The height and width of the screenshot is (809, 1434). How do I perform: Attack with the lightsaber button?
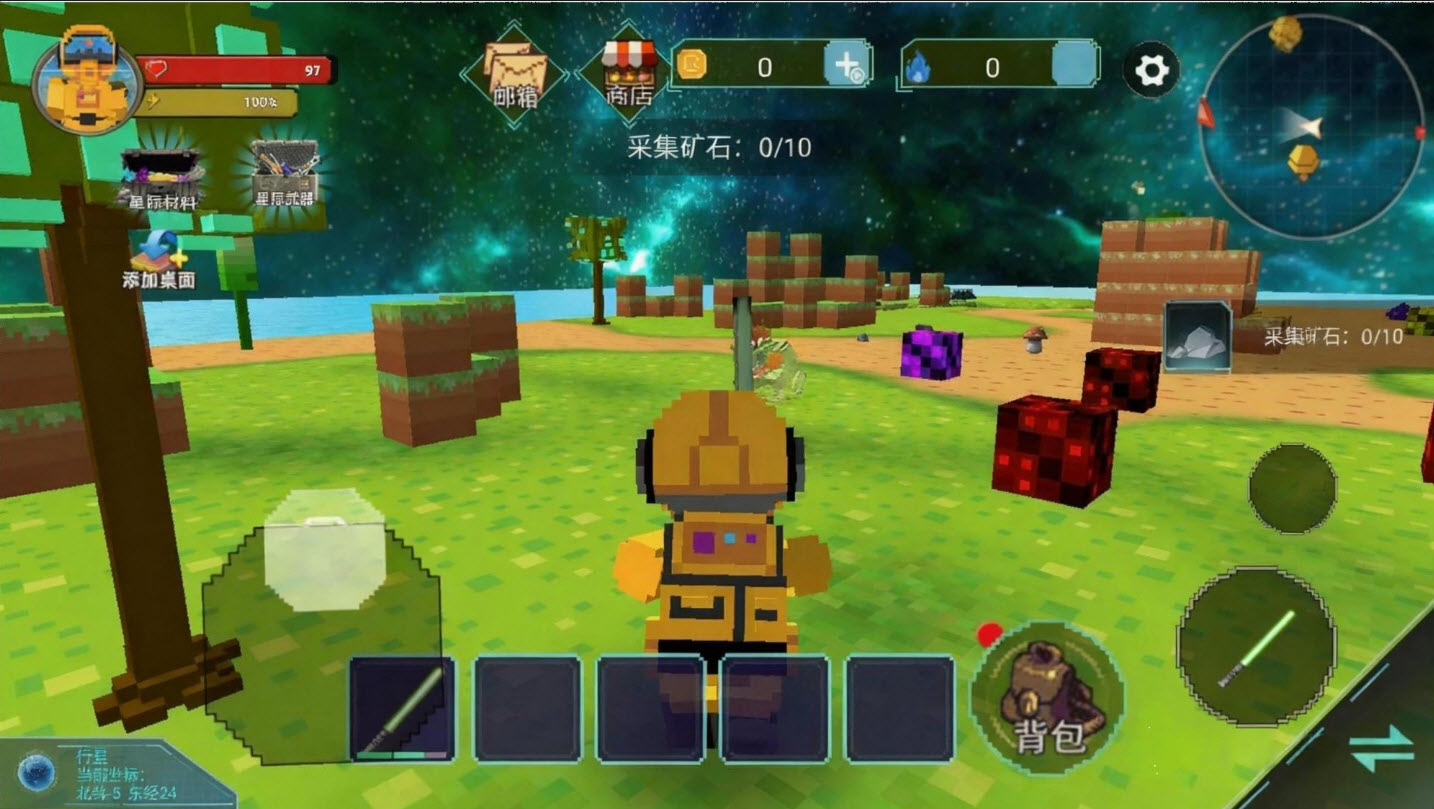[1256, 646]
